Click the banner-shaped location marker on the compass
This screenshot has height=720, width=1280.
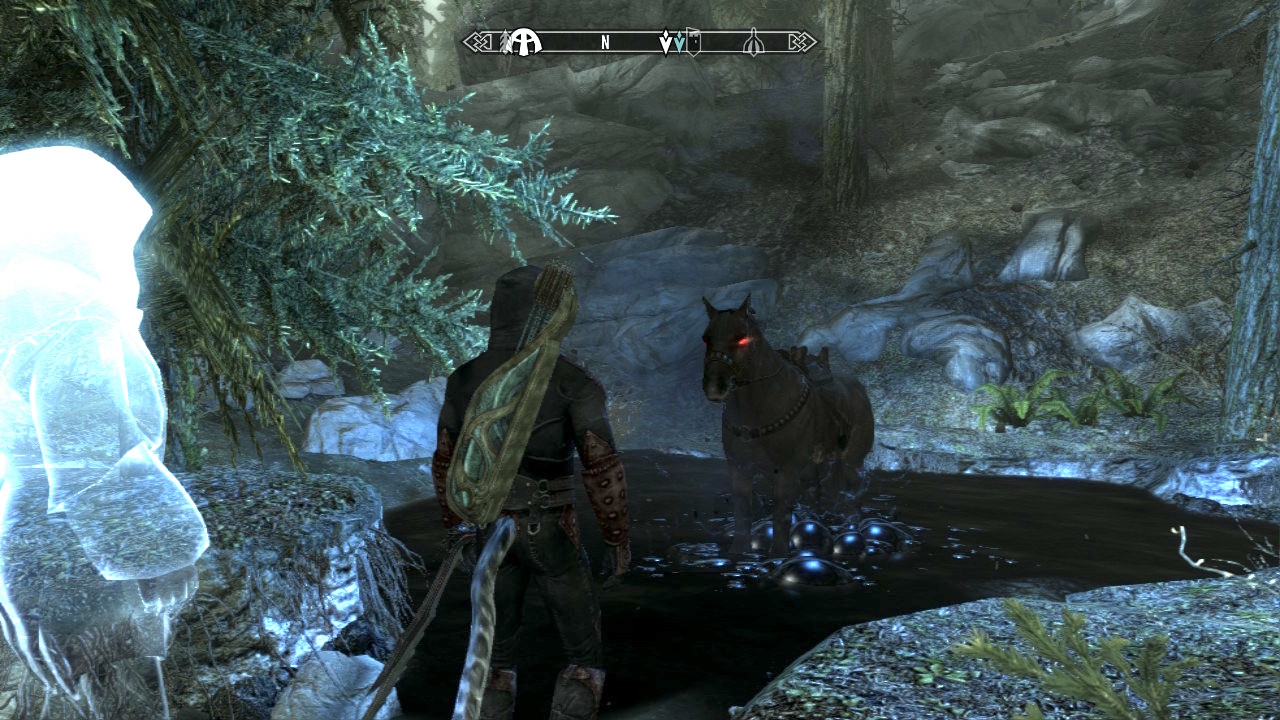[x=693, y=43]
